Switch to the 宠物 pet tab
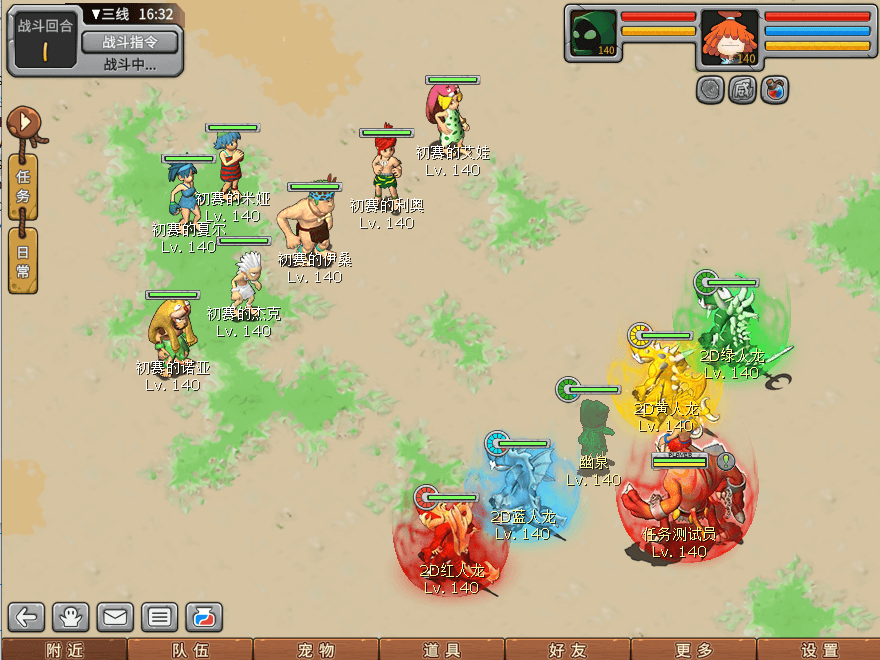 pos(316,650)
